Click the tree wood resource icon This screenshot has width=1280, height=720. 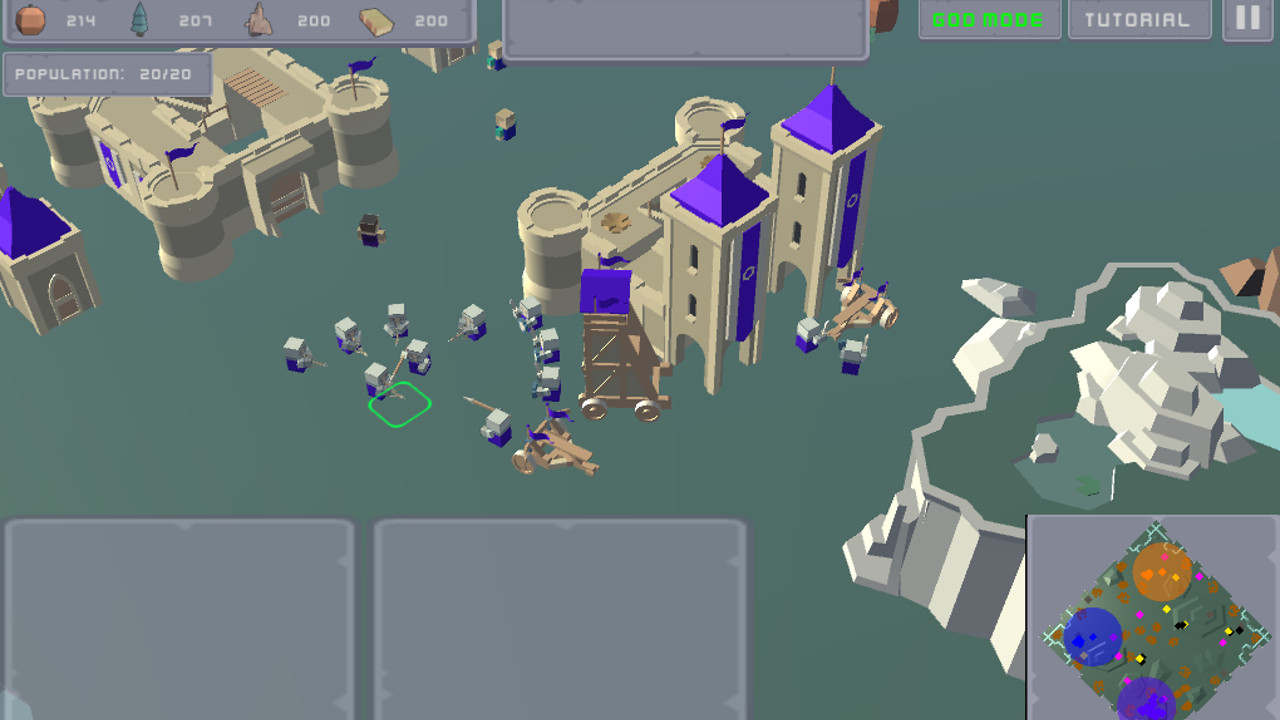(140, 18)
